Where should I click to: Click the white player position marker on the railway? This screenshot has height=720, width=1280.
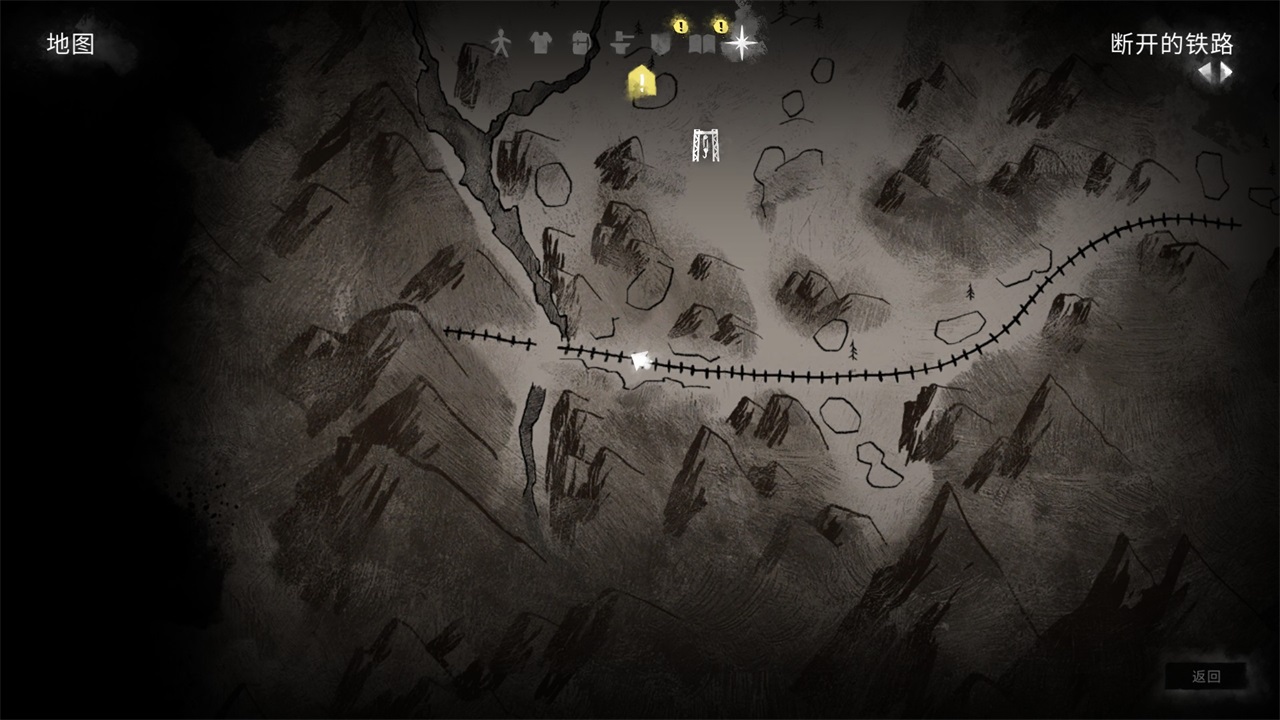pyautogui.click(x=640, y=358)
